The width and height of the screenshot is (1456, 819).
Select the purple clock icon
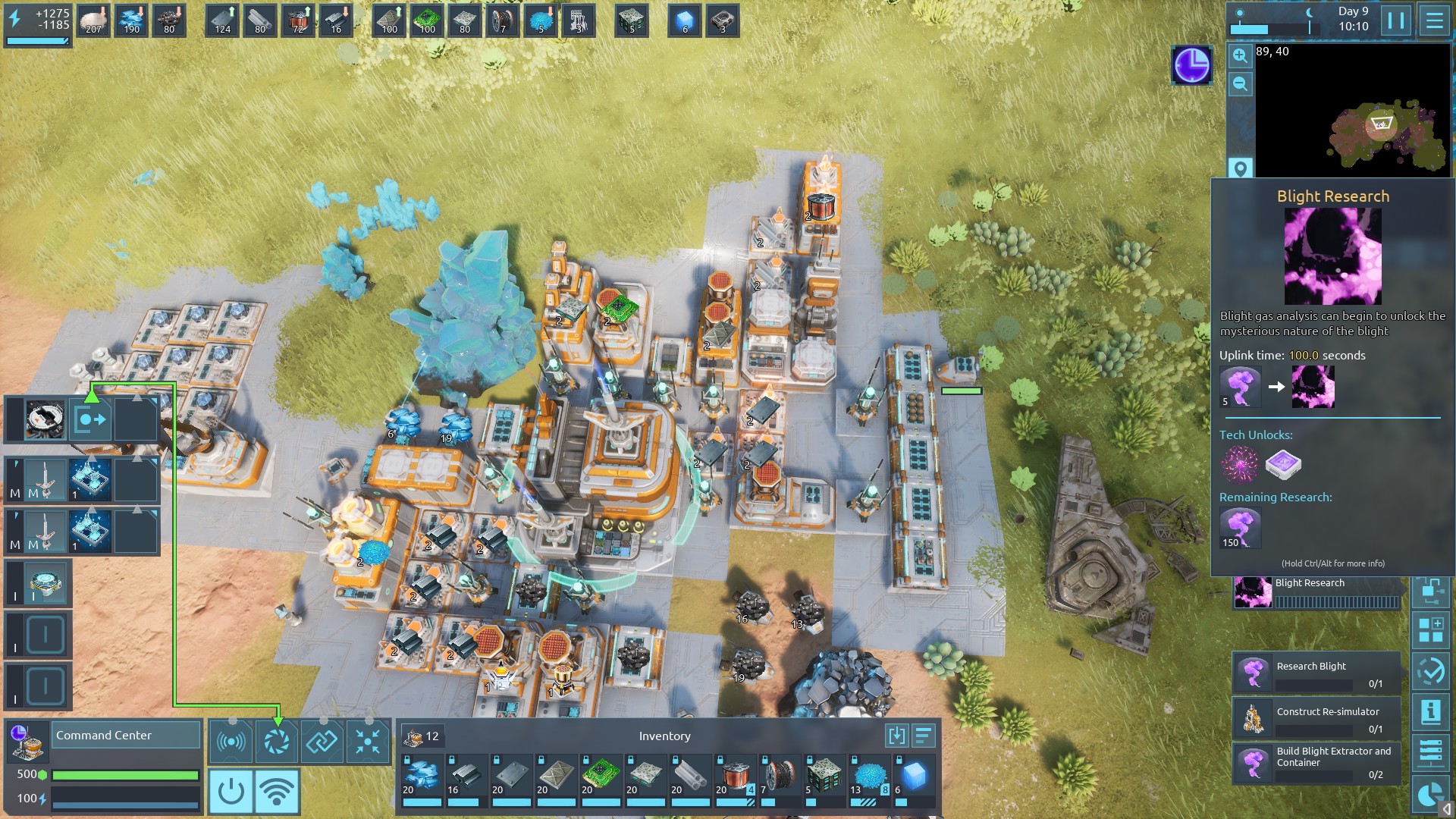coord(1192,65)
